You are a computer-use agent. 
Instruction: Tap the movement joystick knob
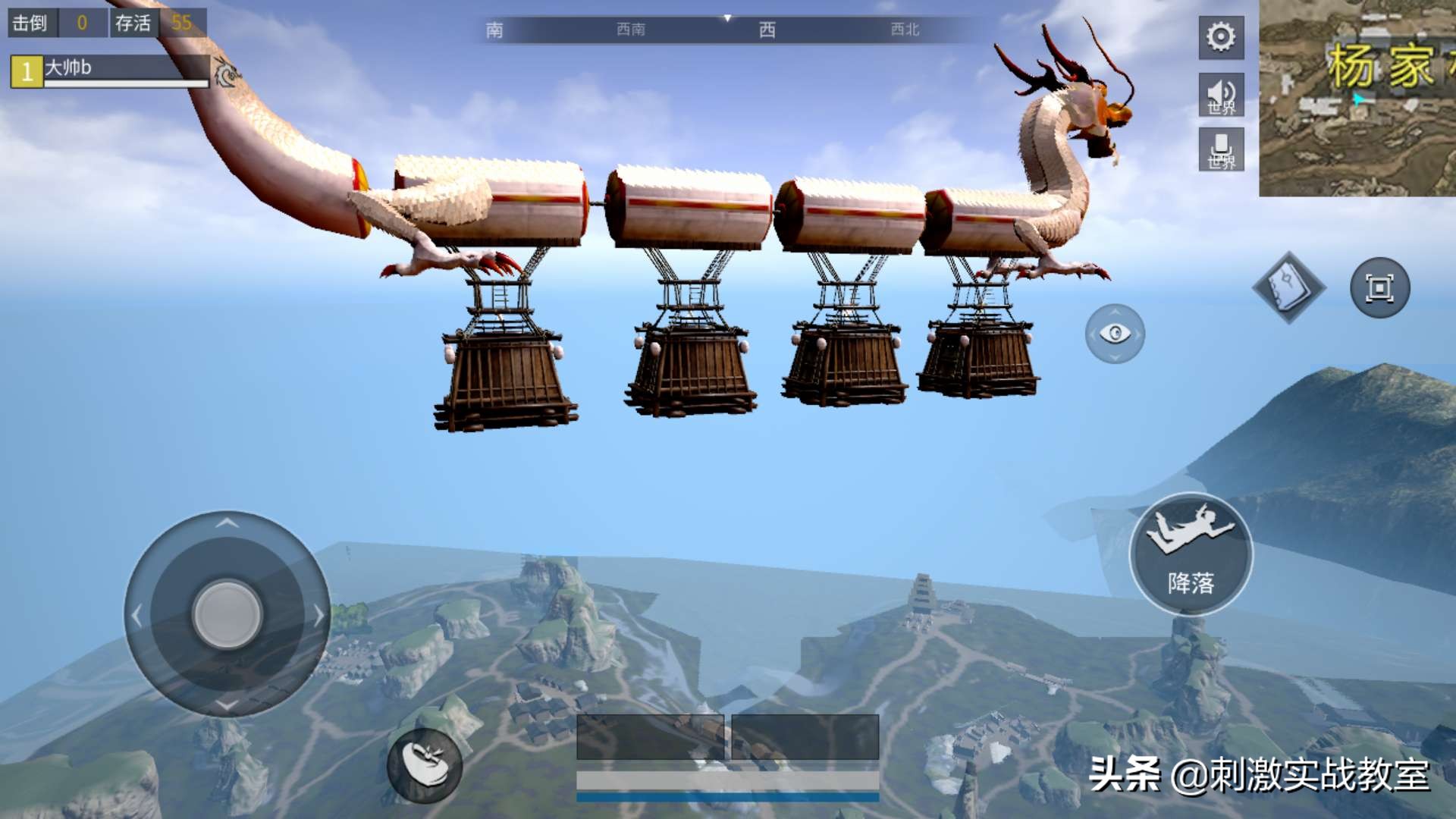coord(227,613)
